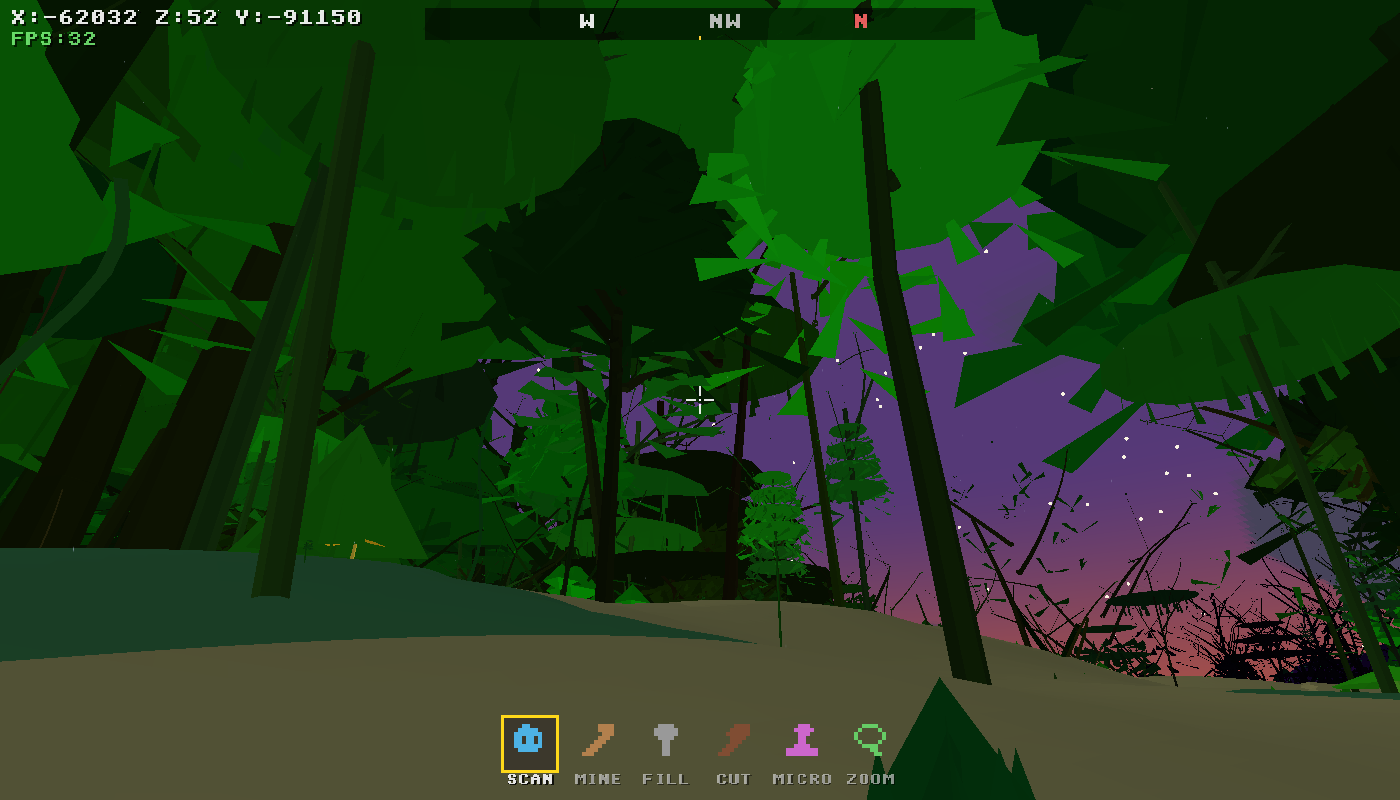Select the green ZOOM magnifier icon

[870, 740]
